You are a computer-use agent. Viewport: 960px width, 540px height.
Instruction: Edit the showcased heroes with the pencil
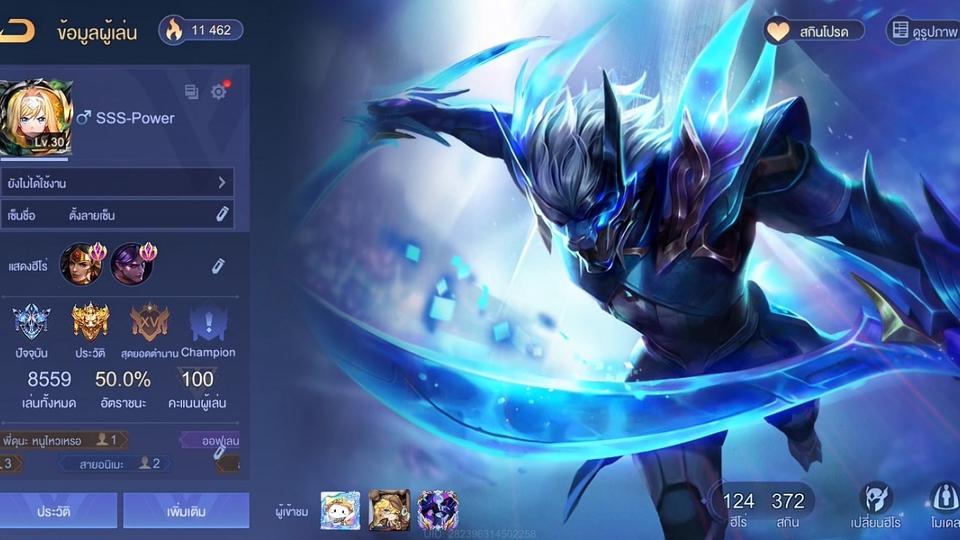pos(217,265)
